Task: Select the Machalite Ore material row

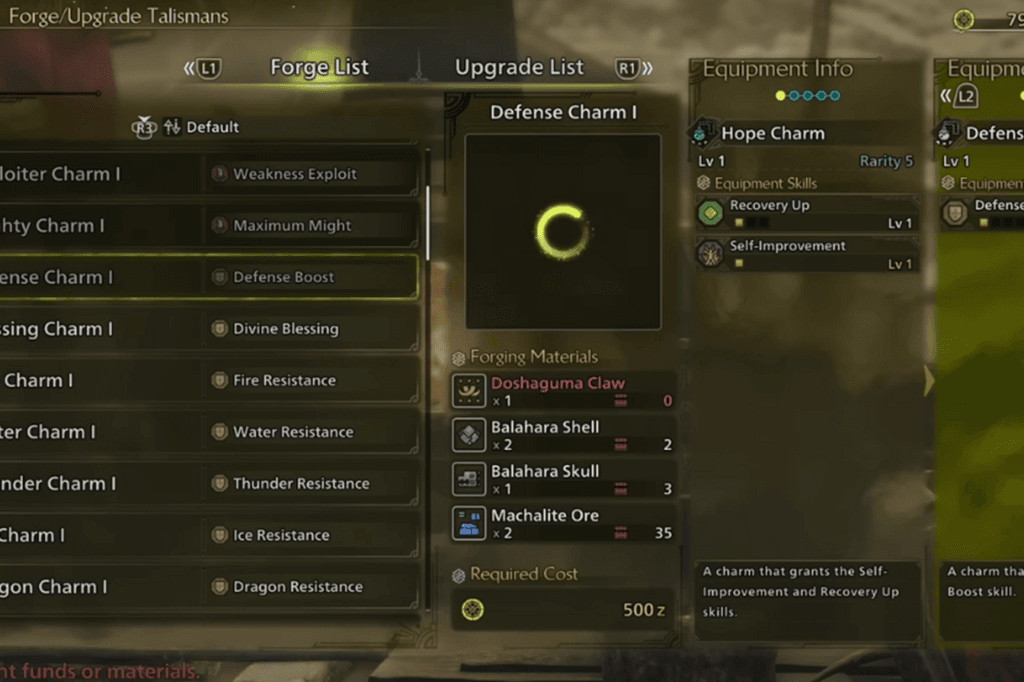Action: tap(563, 523)
